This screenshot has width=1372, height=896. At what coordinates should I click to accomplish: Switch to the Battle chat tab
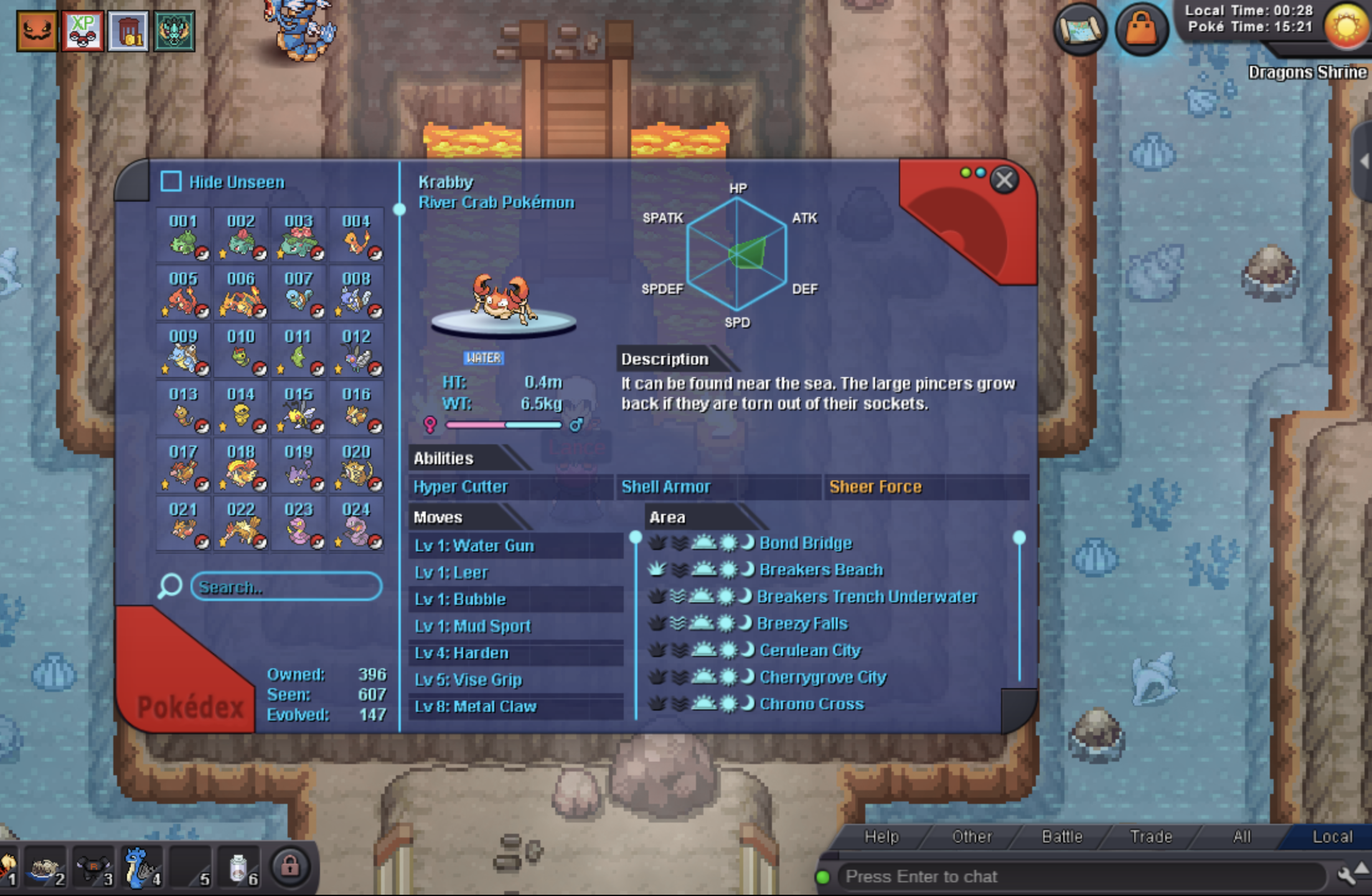(1062, 837)
